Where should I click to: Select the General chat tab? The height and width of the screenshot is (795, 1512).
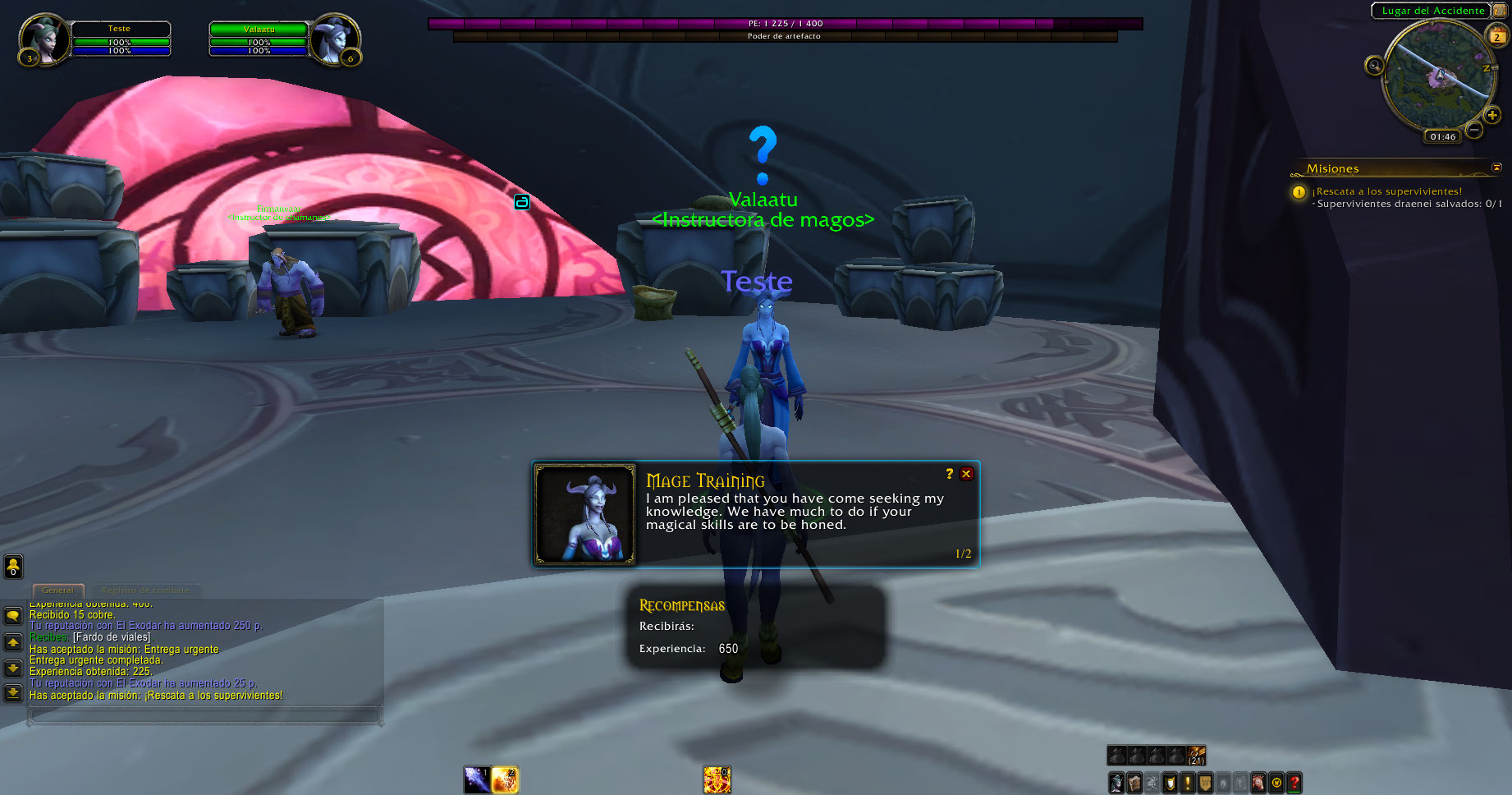tap(57, 591)
